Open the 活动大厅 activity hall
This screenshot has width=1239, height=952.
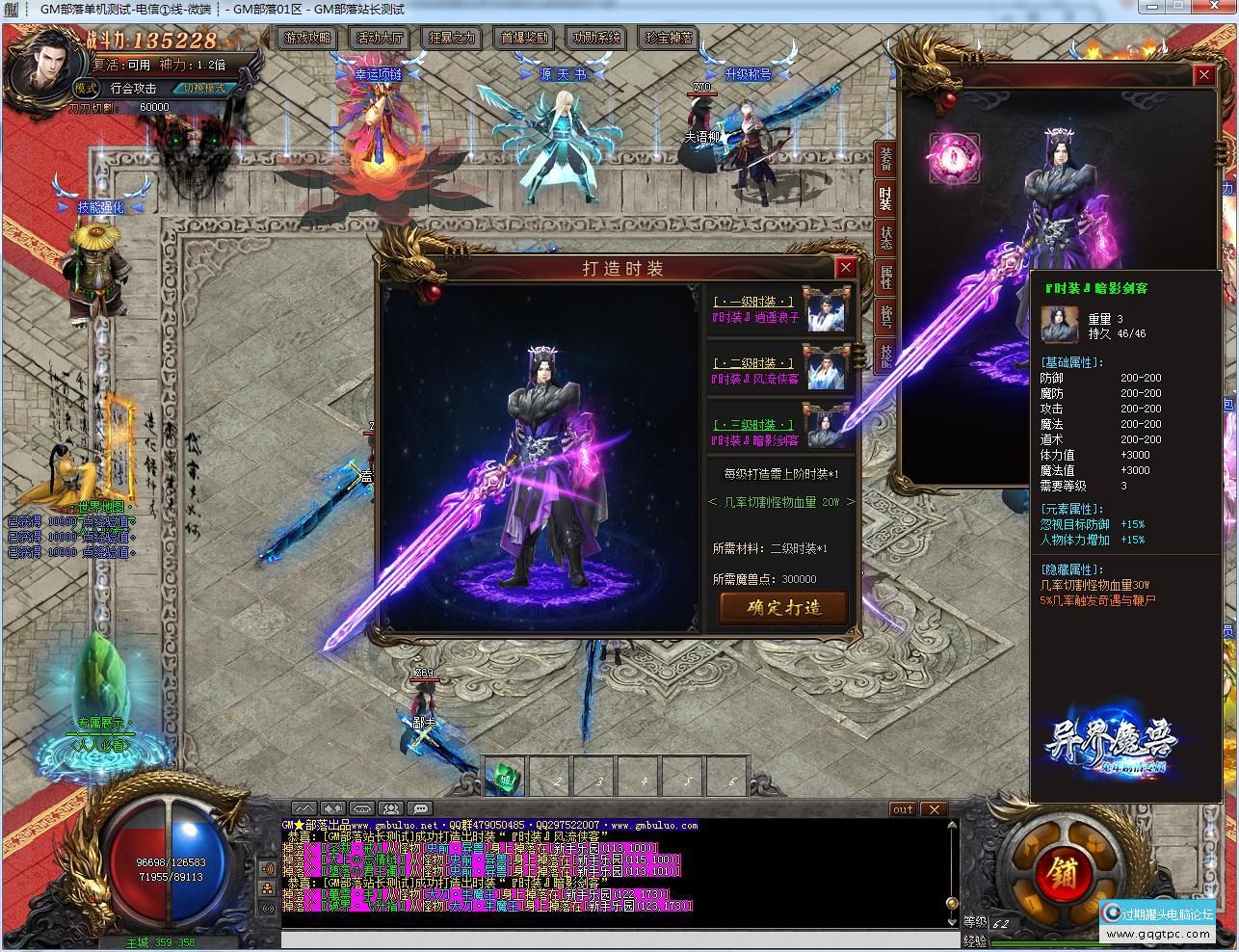point(380,39)
